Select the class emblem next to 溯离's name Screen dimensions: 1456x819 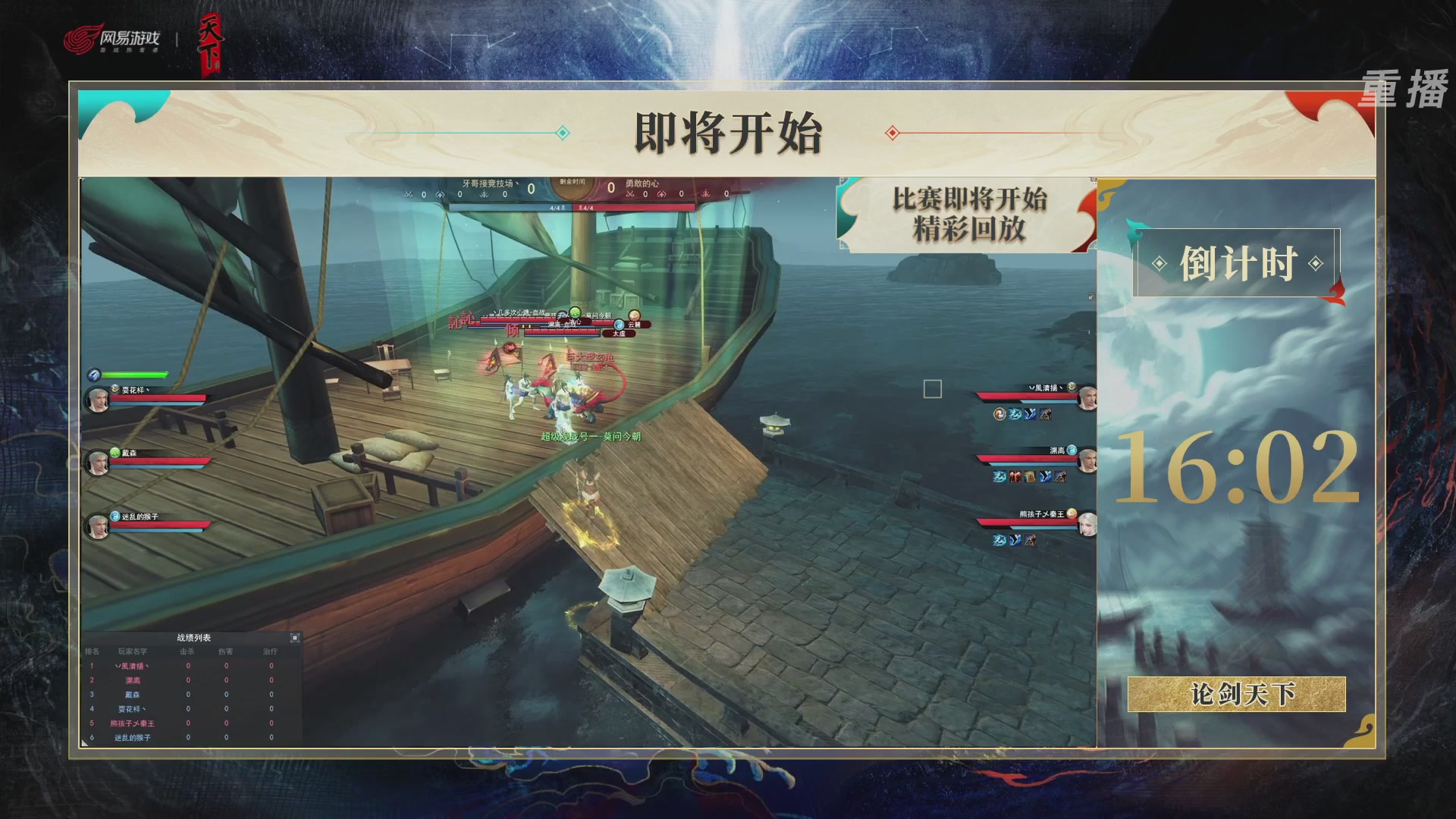click(x=1072, y=450)
